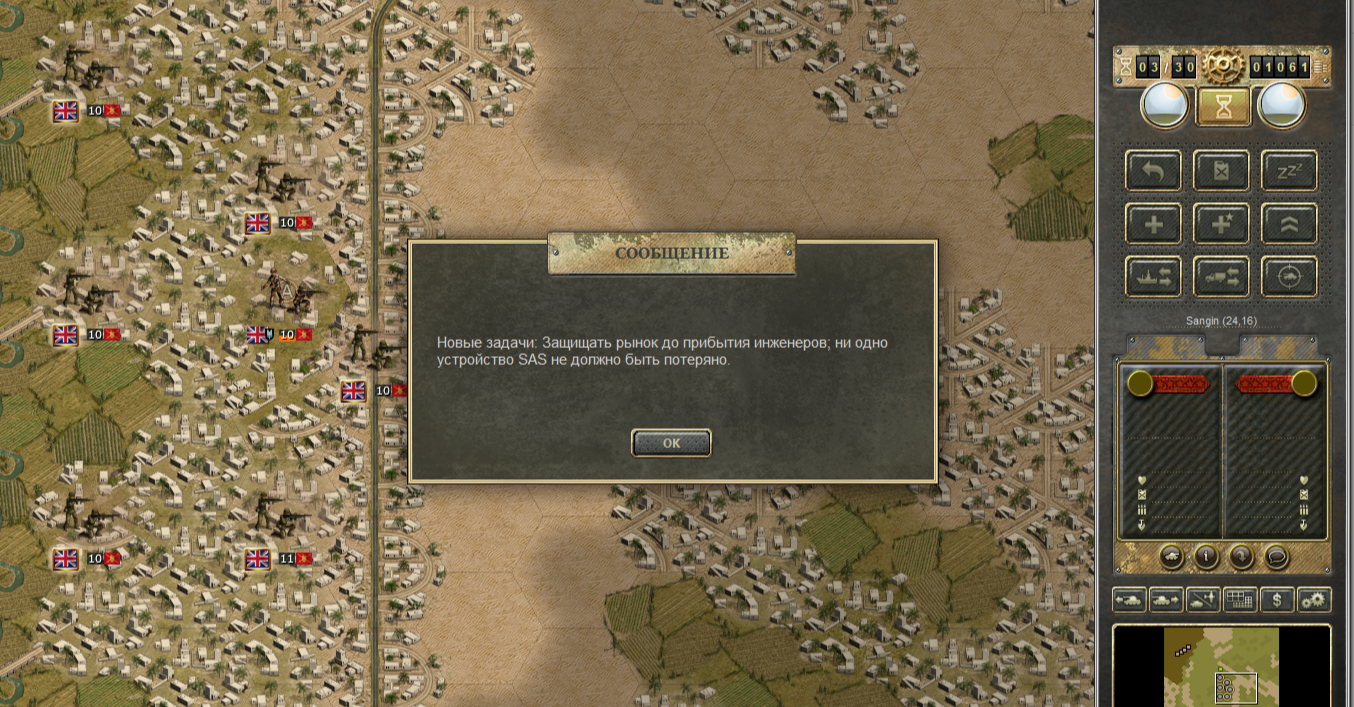The height and width of the screenshot is (707, 1354).
Task: Open the purchase screen with the dollar button
Action: [x=1277, y=600]
